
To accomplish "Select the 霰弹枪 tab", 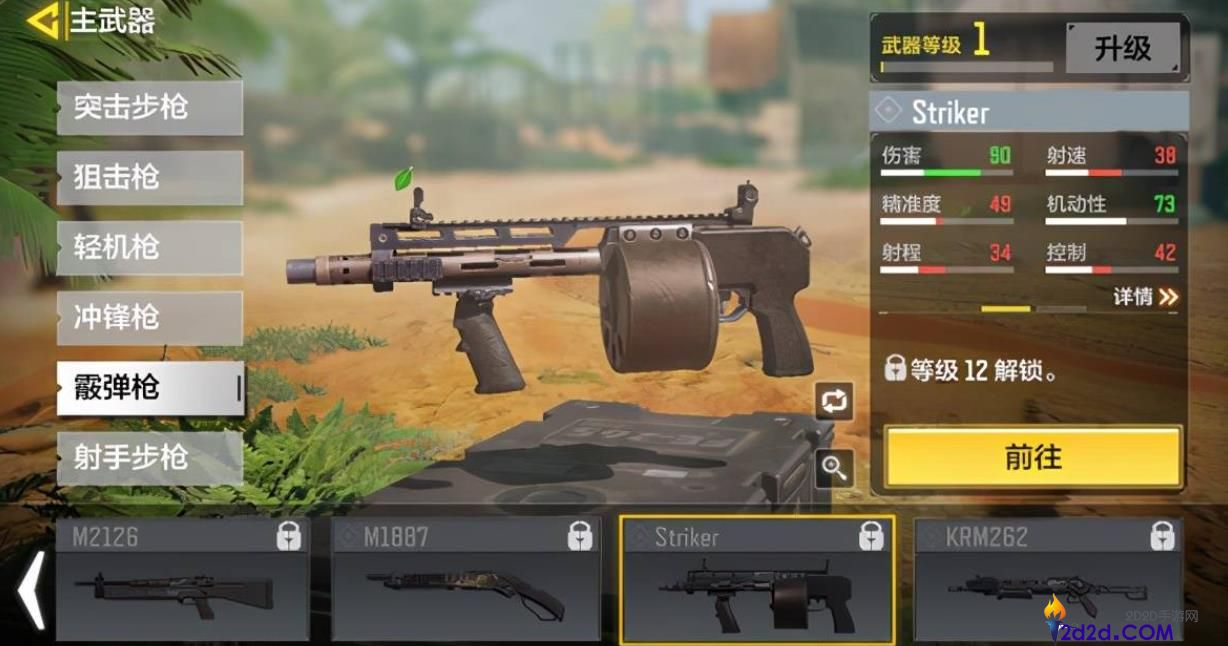I will click(x=149, y=388).
